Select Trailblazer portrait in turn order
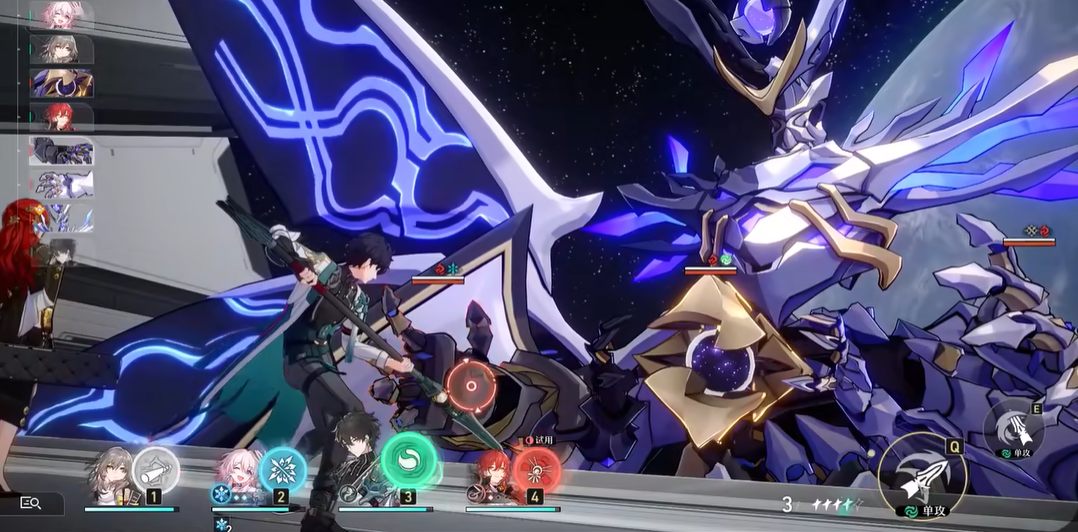 pos(62,49)
